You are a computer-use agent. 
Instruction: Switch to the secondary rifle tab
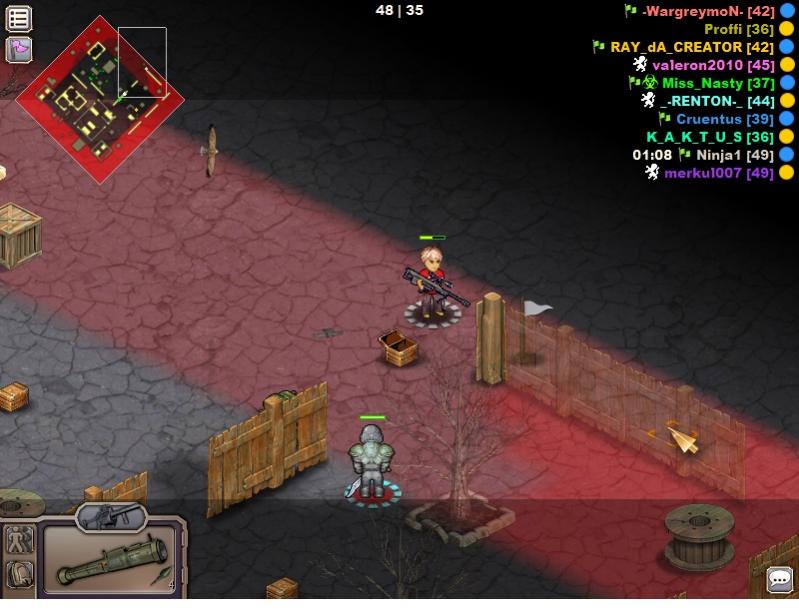(x=111, y=516)
